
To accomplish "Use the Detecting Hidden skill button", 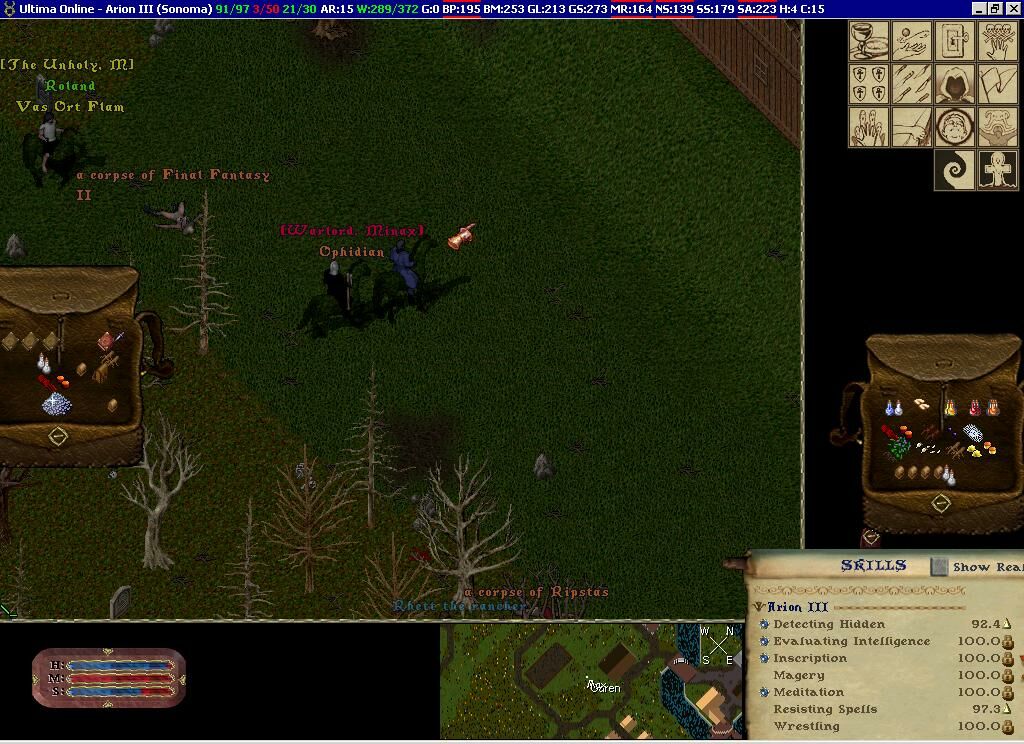I will (x=764, y=624).
